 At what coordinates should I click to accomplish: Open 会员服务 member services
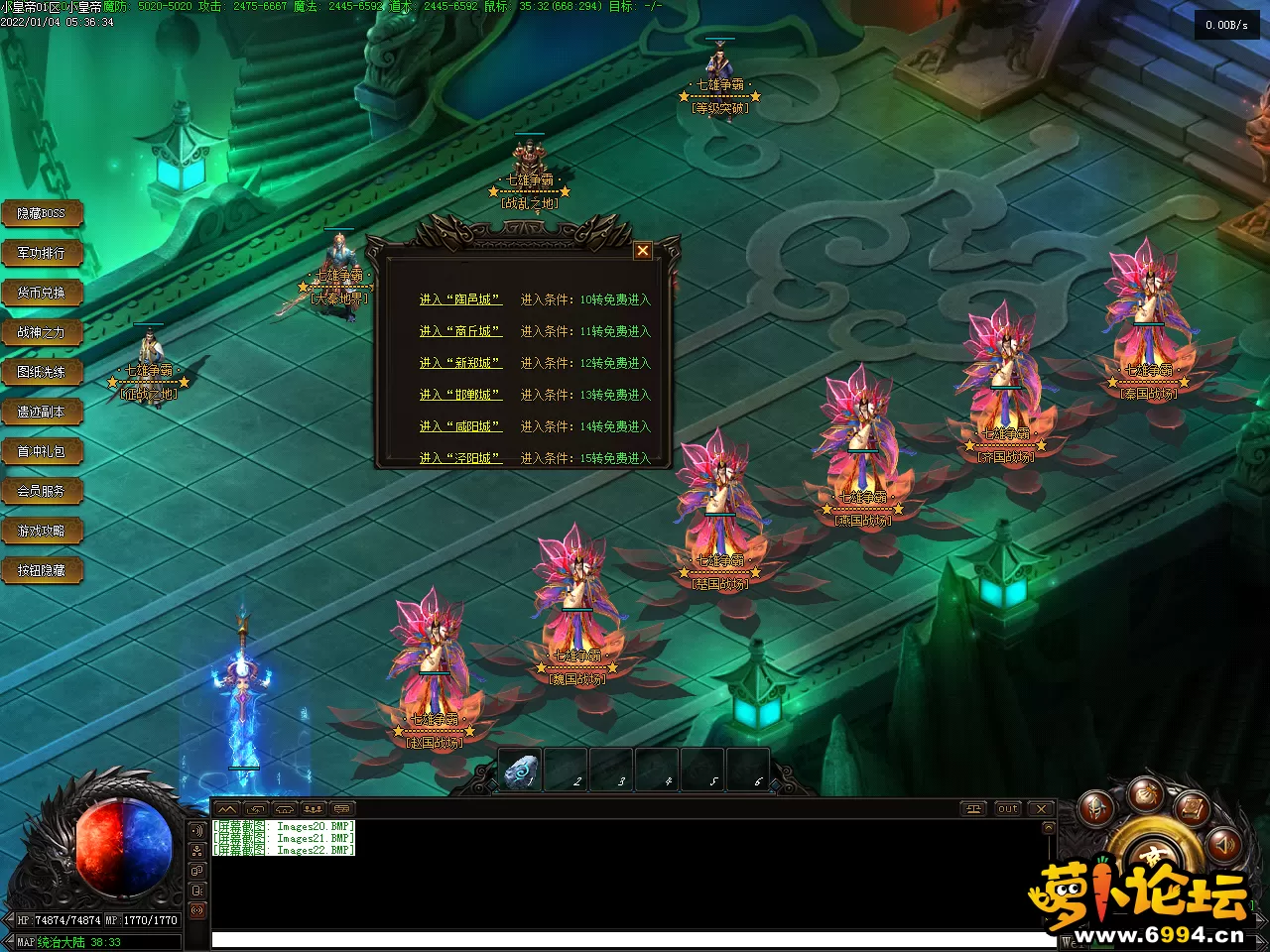click(42, 491)
